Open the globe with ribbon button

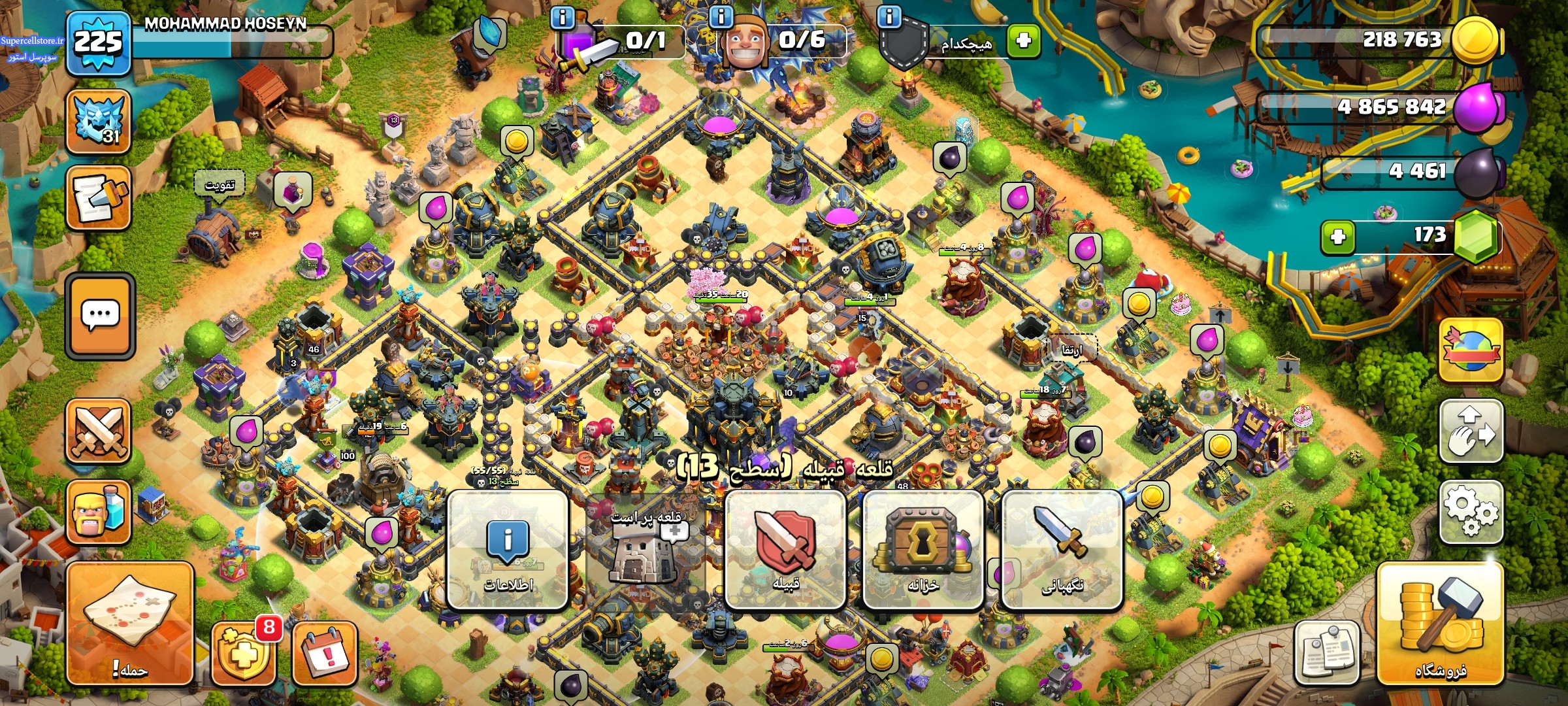point(1471,350)
